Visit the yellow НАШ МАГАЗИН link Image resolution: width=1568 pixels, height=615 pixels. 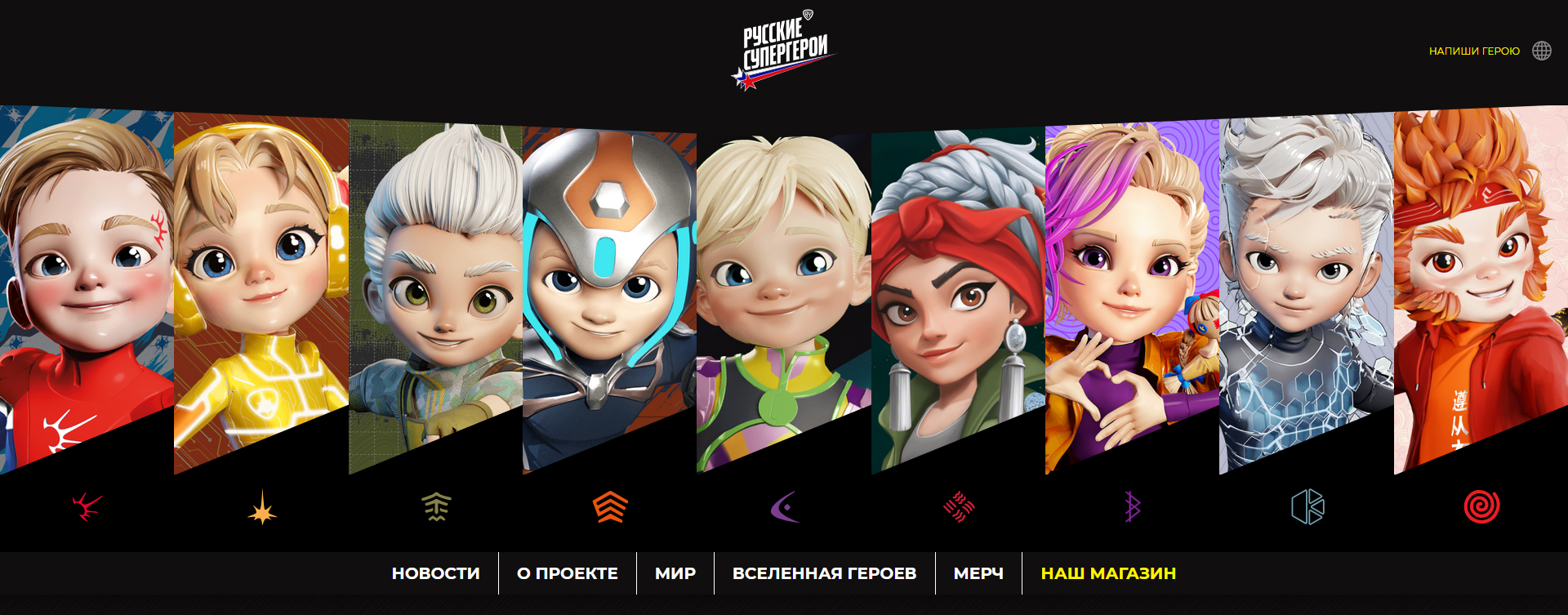click(x=1108, y=573)
